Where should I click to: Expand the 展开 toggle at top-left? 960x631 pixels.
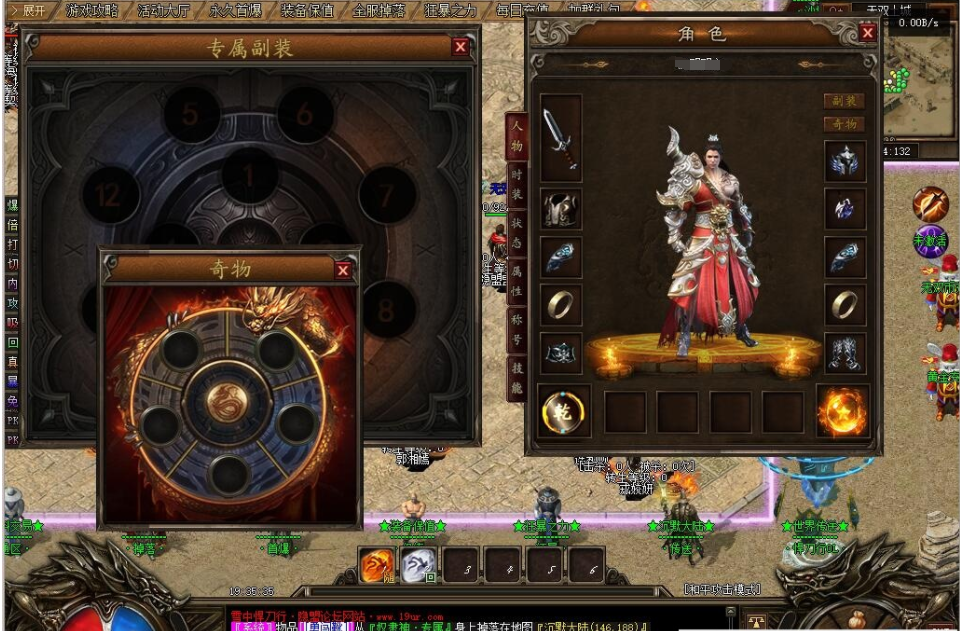[x=27, y=11]
